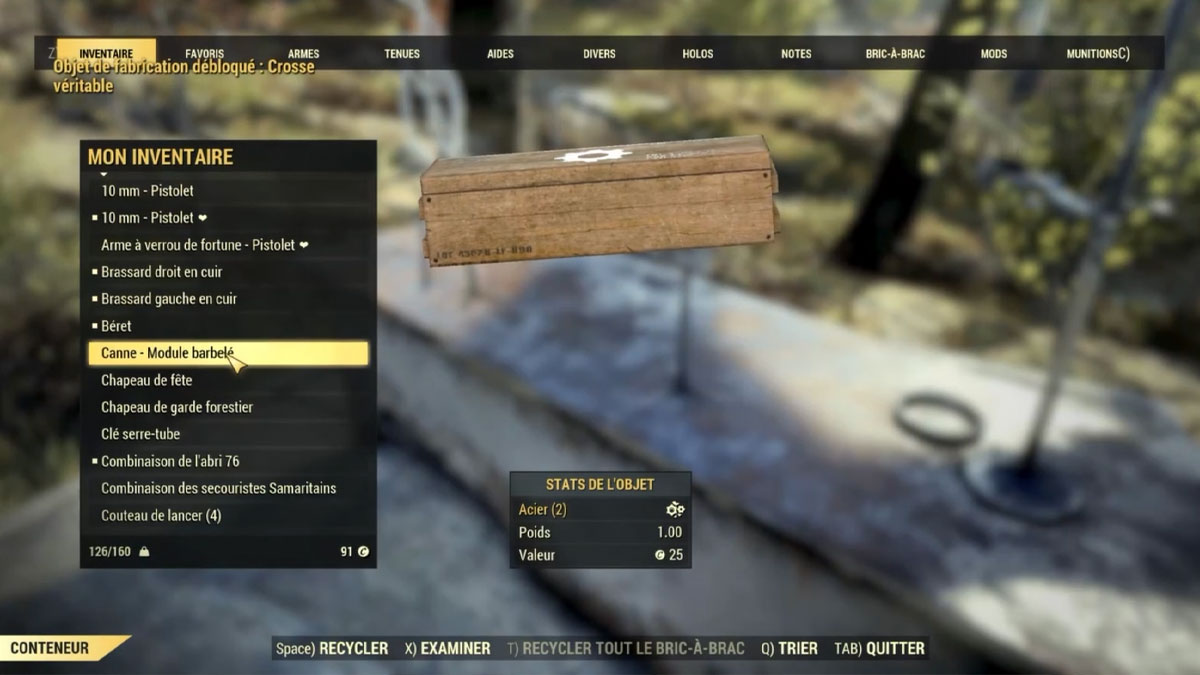Screen dimensions: 1200x675
Task: Show the MUNITIONS tab
Action: pos(1097,54)
